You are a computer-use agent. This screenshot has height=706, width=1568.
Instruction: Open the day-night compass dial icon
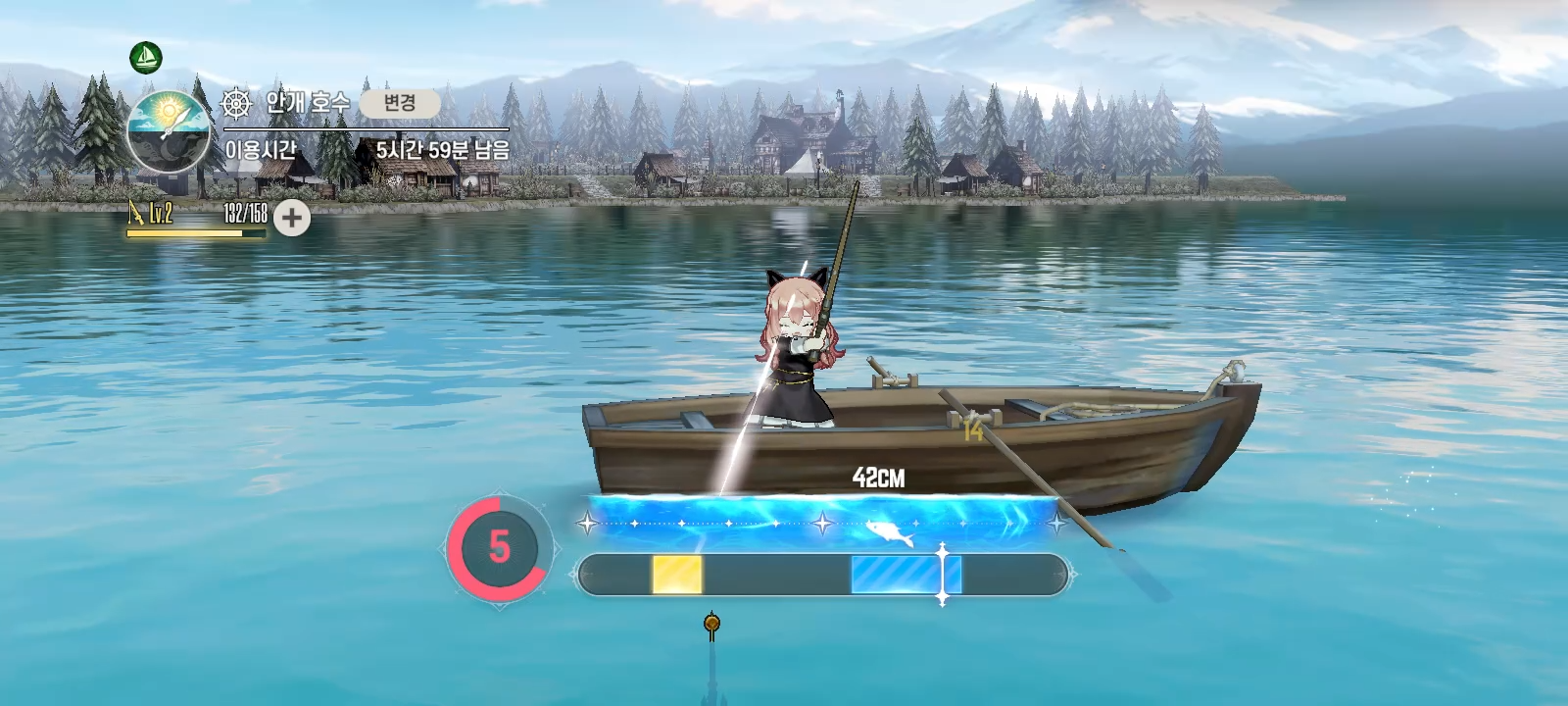169,132
